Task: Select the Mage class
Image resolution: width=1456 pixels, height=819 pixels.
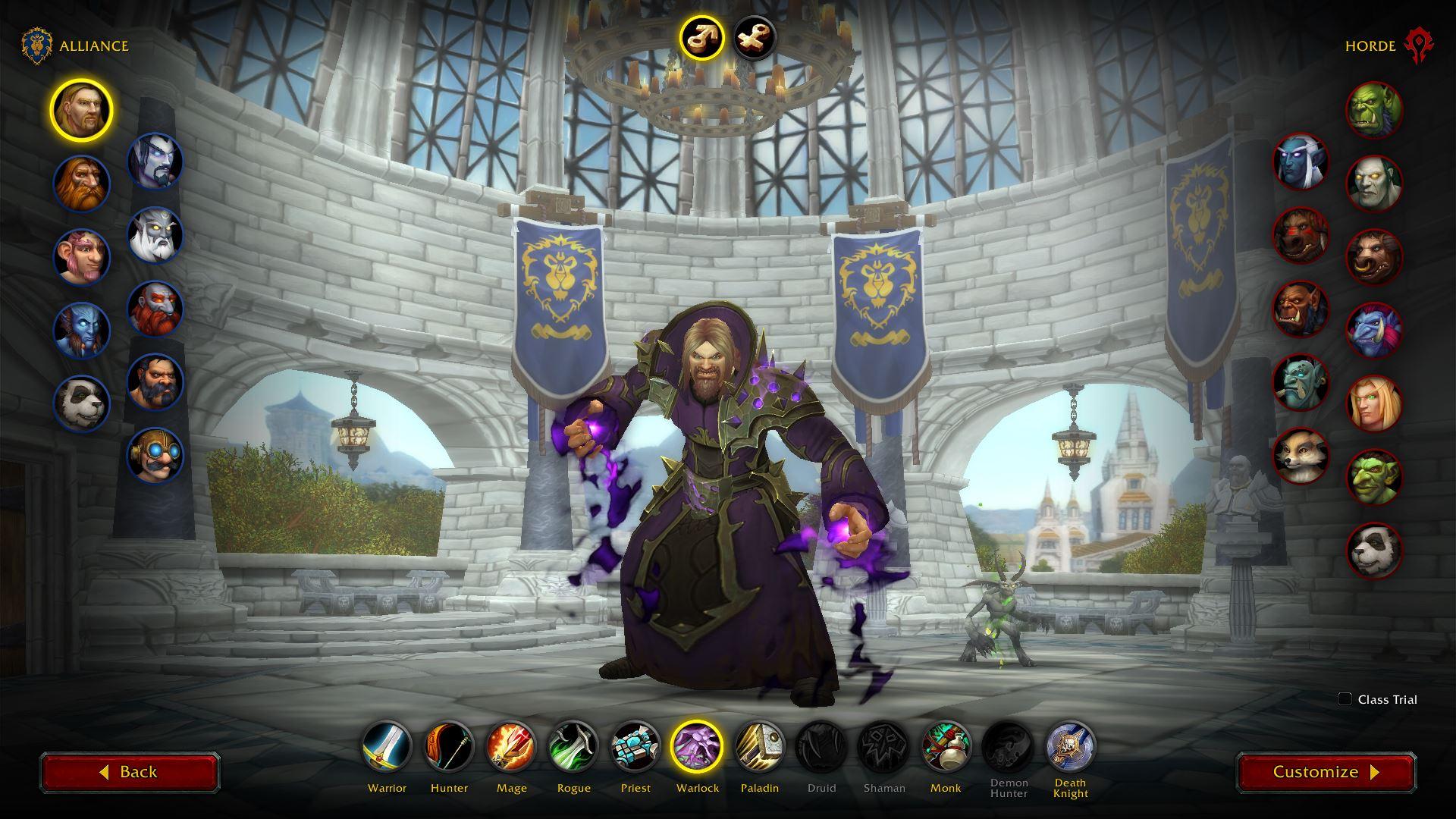Action: coord(511,746)
